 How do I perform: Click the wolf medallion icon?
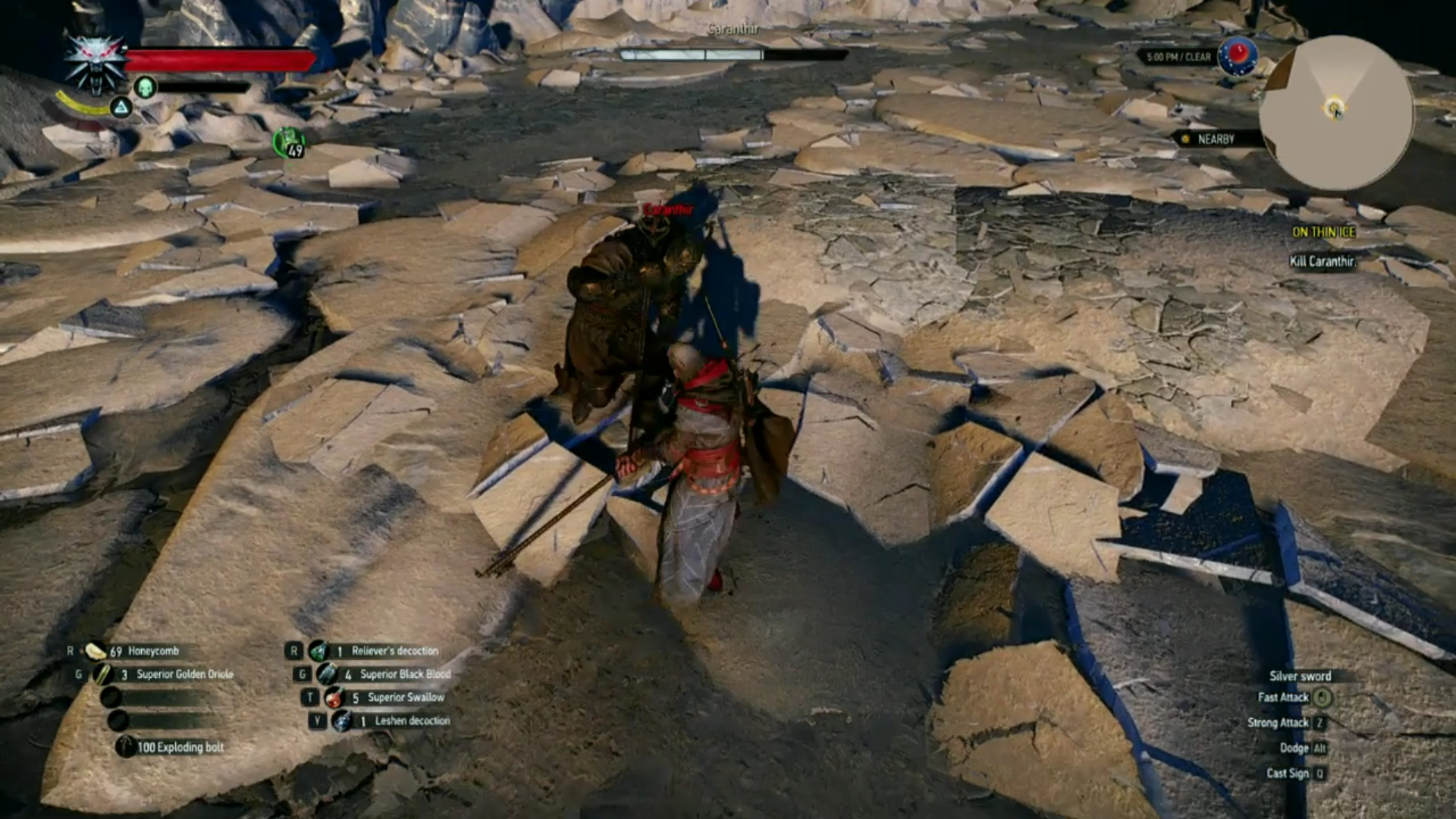[95, 64]
